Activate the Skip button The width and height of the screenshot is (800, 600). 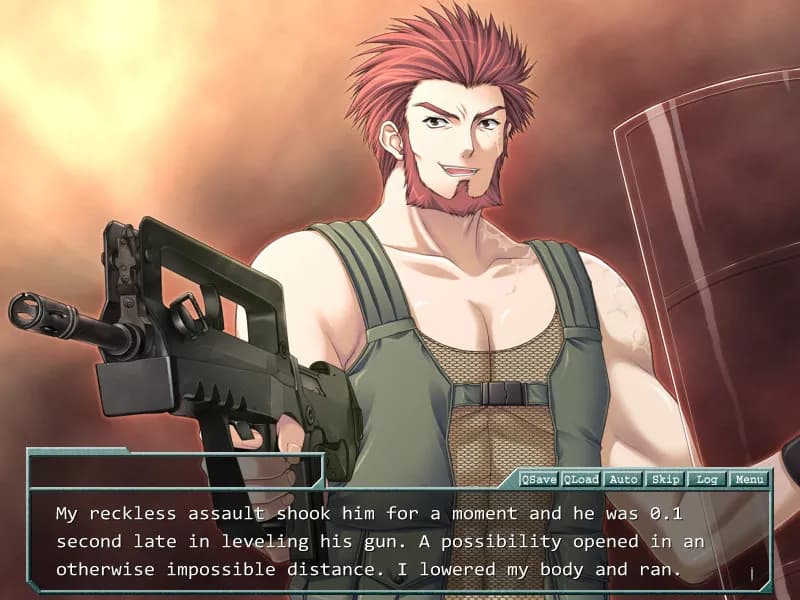pos(665,479)
